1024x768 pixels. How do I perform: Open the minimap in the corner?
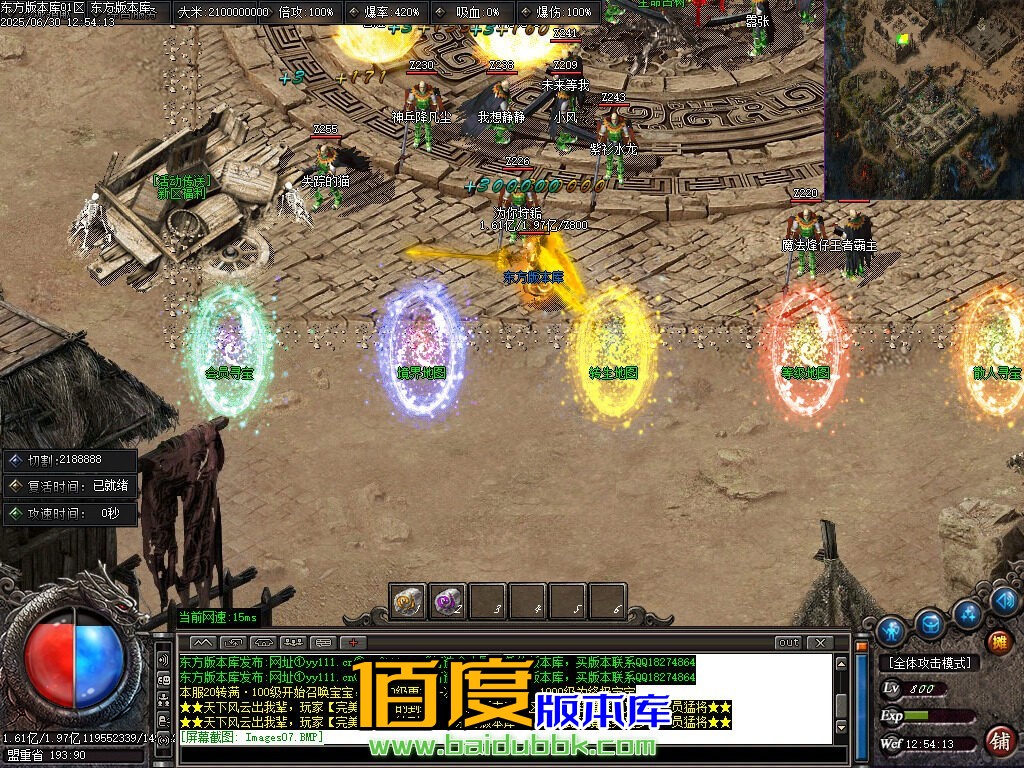tap(924, 98)
